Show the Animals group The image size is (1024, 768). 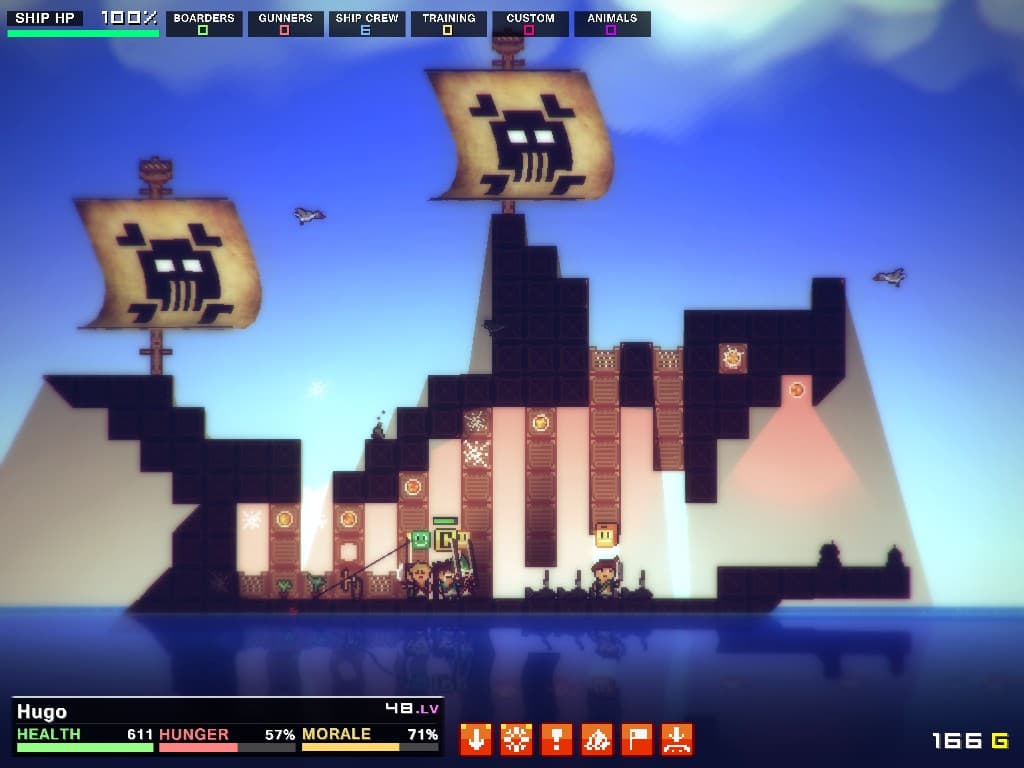click(x=612, y=23)
